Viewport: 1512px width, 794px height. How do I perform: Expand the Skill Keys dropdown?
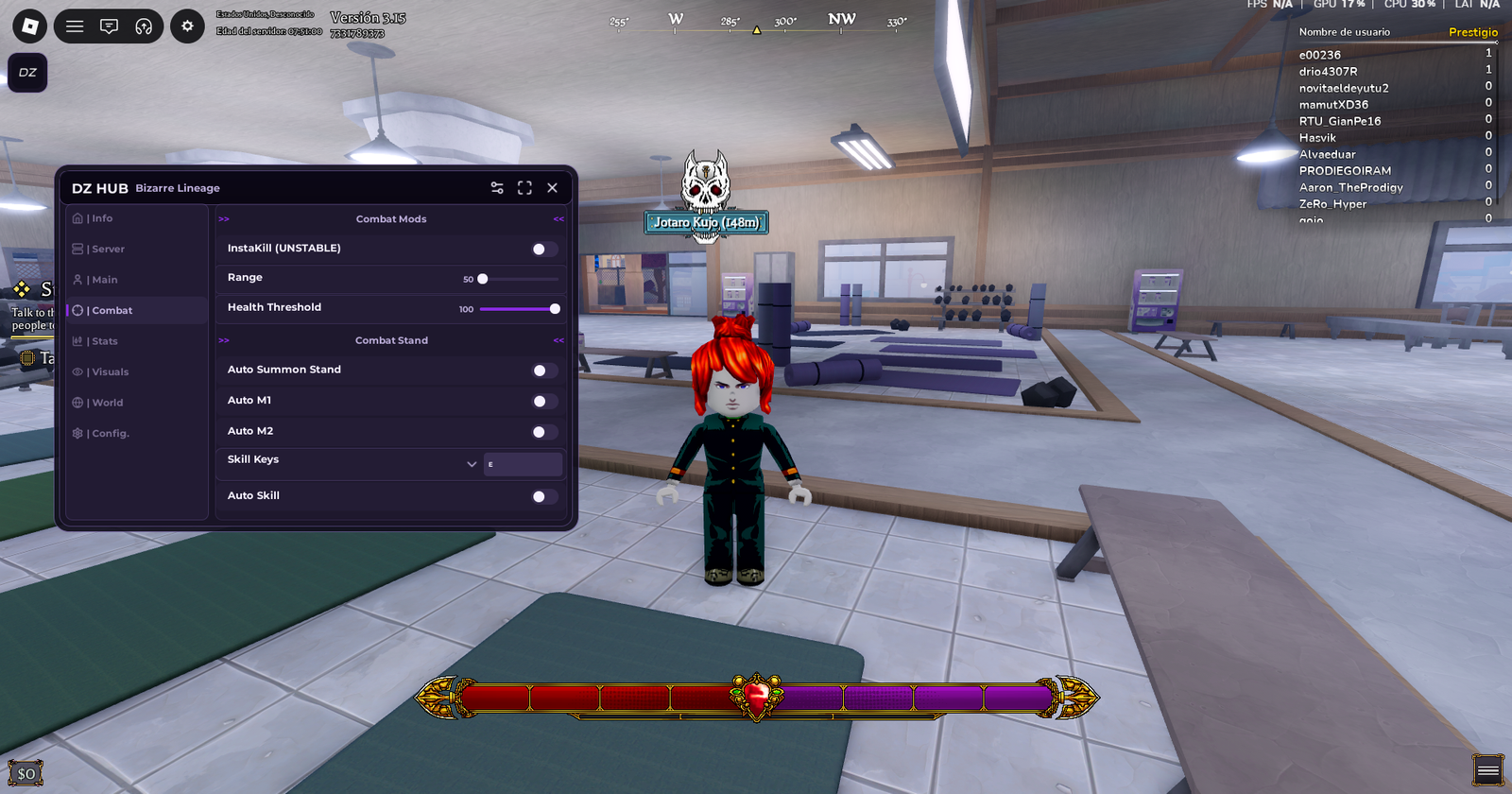click(472, 464)
